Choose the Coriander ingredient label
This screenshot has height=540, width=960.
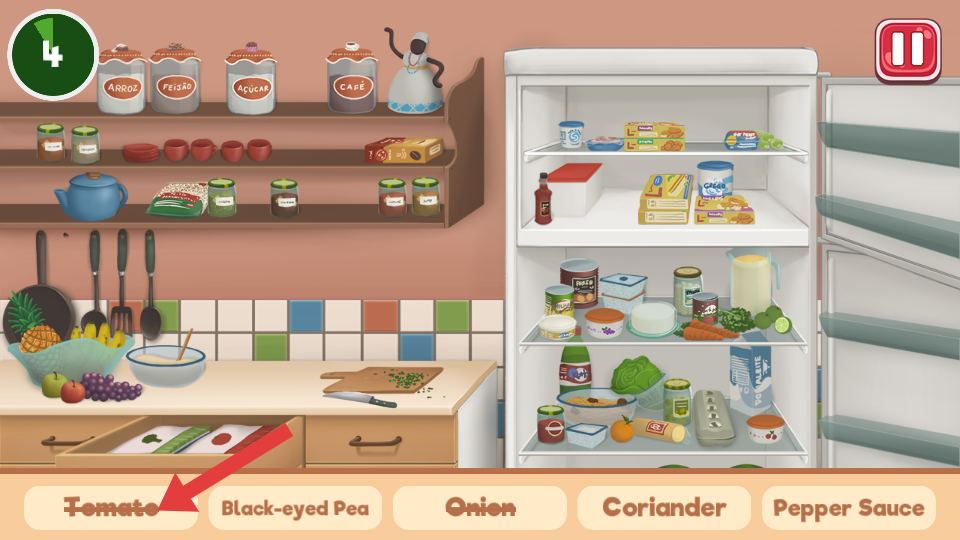(664, 508)
